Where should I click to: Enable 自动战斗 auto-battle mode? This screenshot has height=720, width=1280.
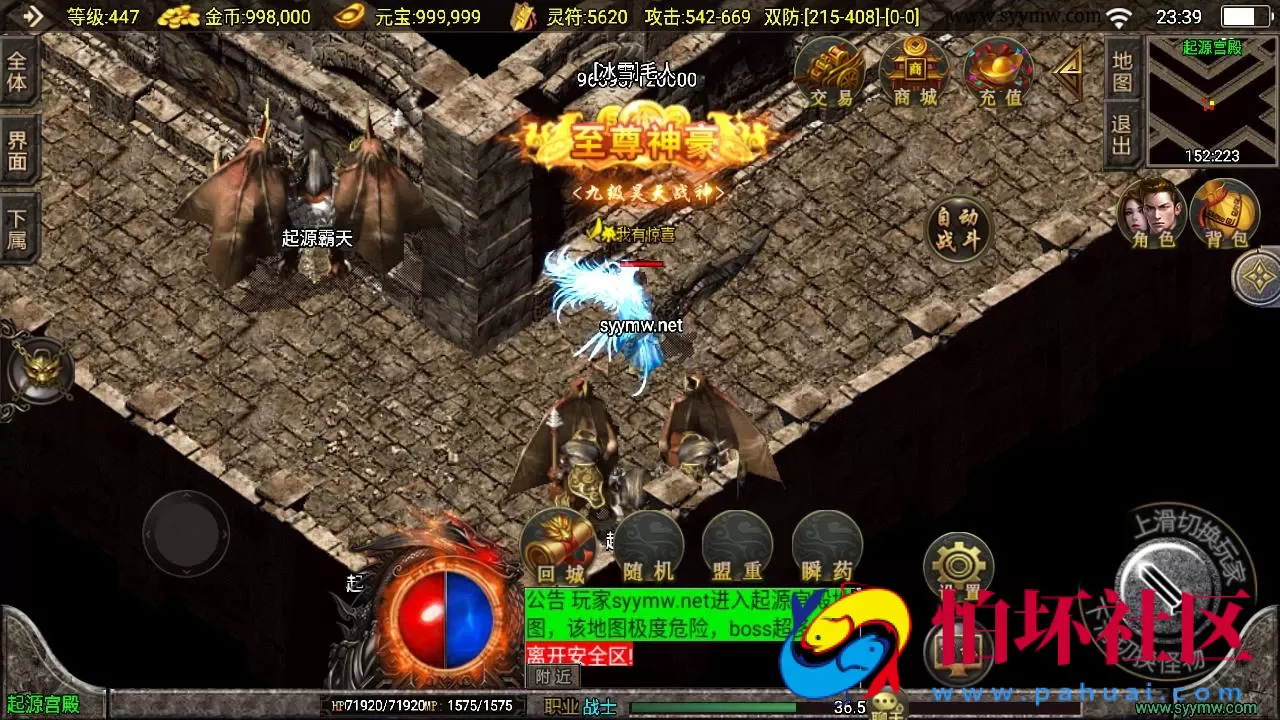(958, 228)
